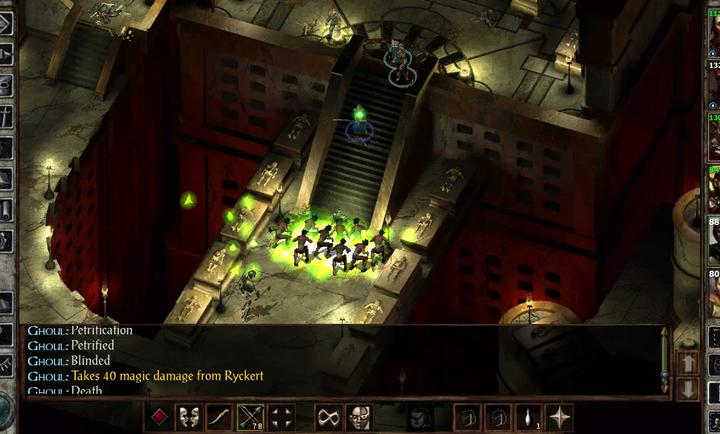The width and height of the screenshot is (720, 434).
Task: Open the skull mask special abilities
Action: click(359, 417)
